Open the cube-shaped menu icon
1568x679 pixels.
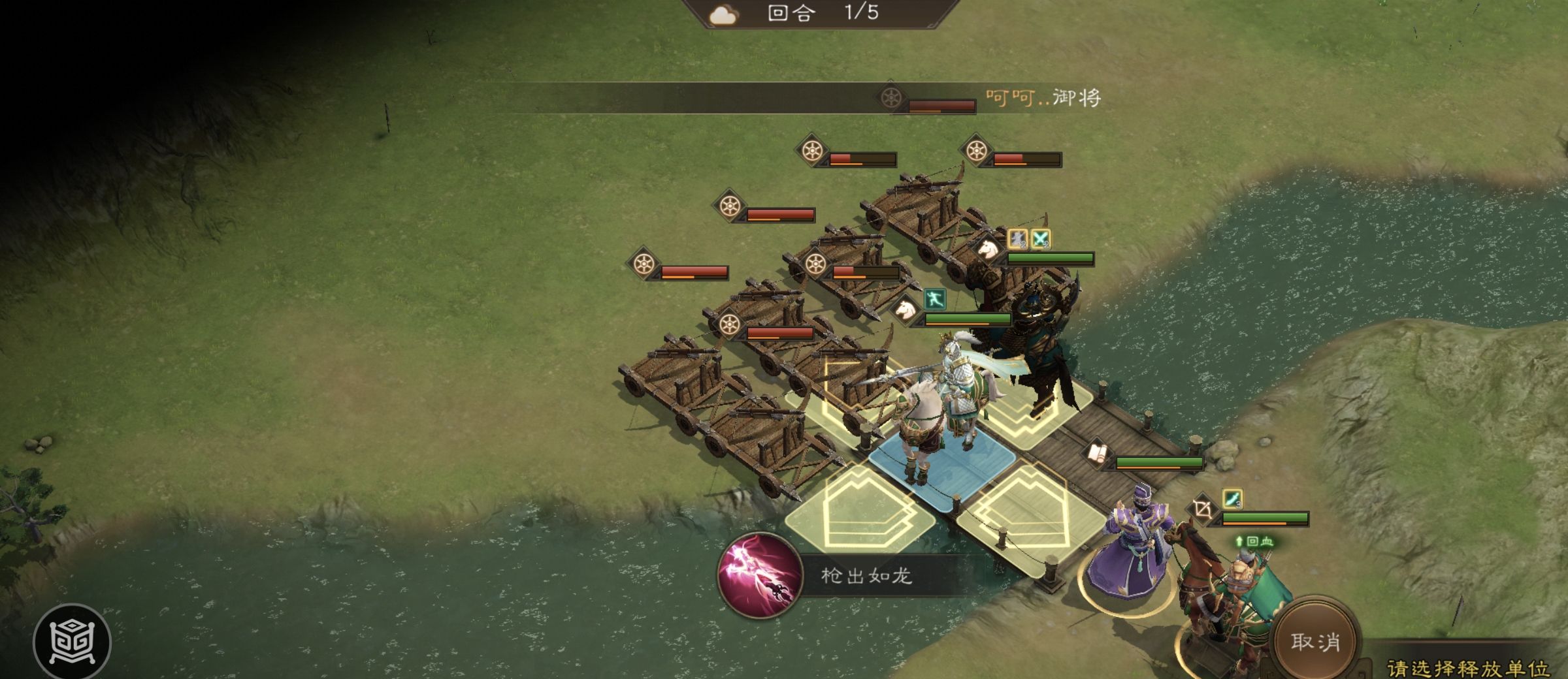click(72, 642)
